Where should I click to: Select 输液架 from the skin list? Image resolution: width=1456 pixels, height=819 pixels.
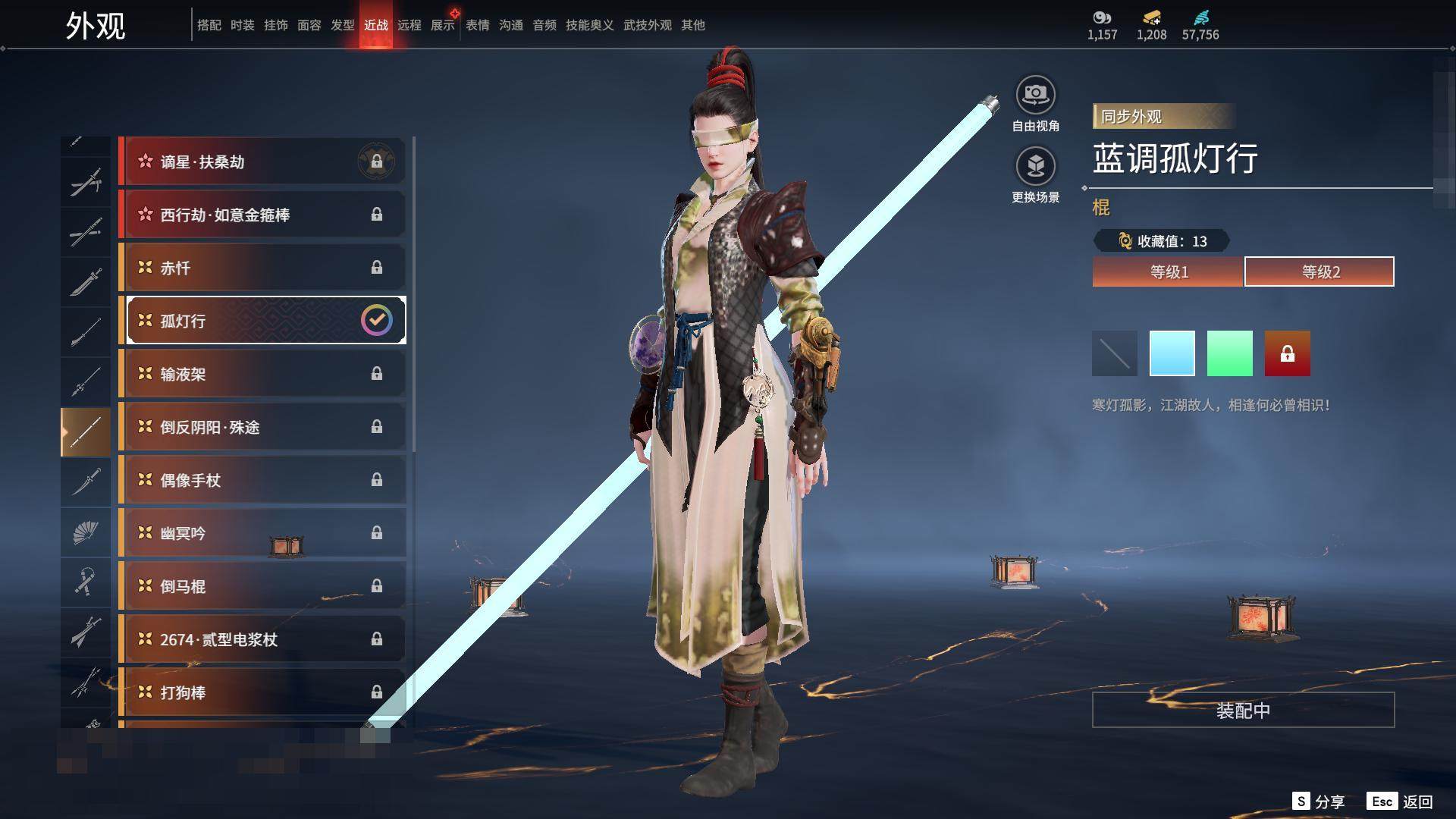click(x=263, y=374)
